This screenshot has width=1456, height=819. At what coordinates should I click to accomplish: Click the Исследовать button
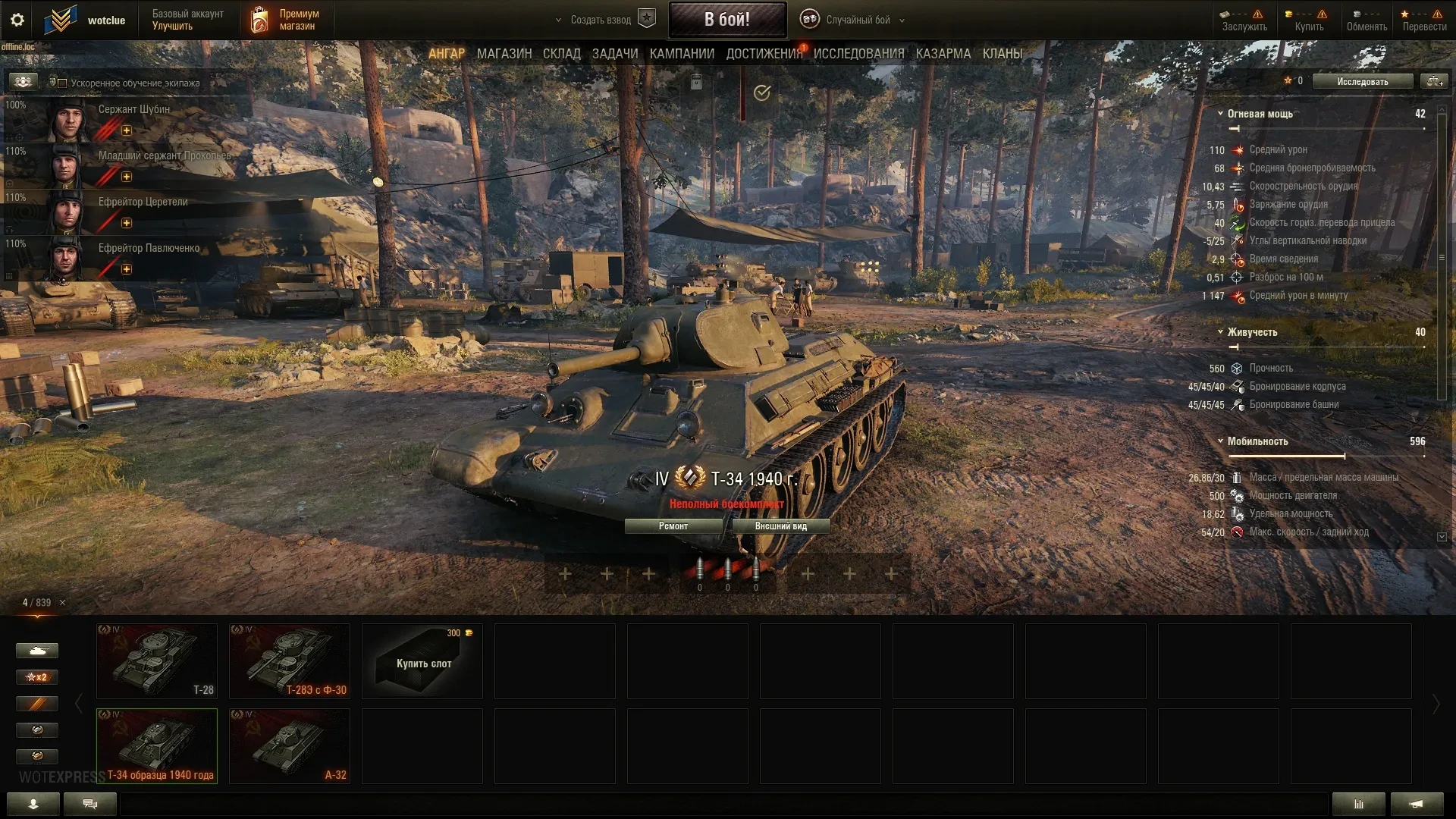tap(1362, 82)
